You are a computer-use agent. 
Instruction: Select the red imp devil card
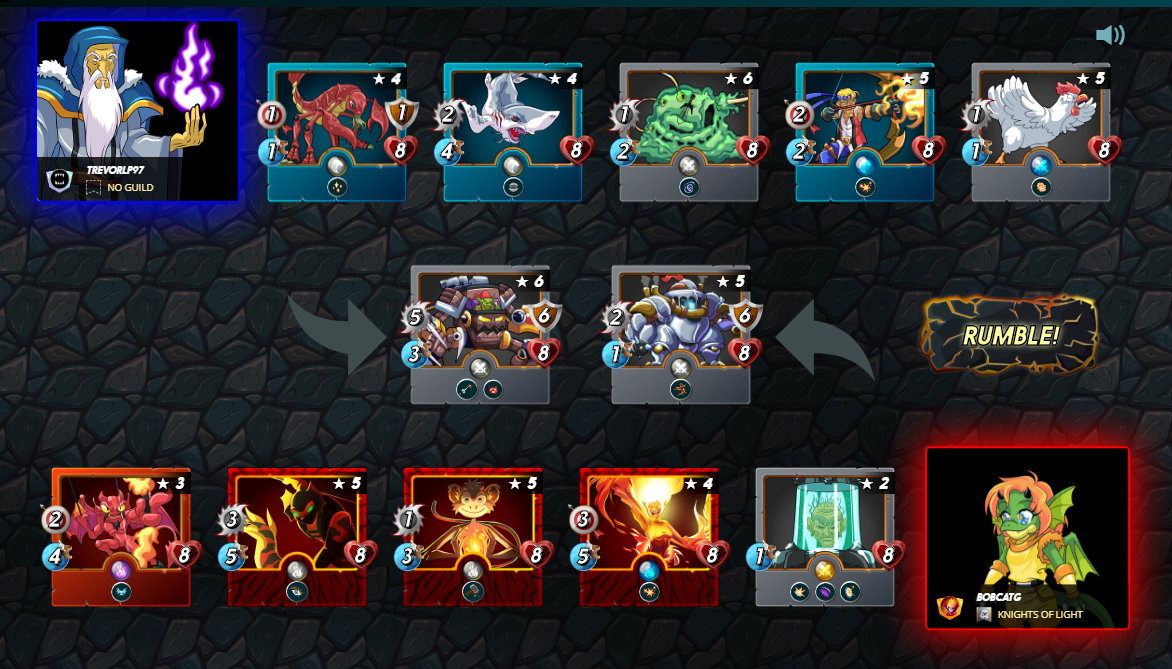121,537
